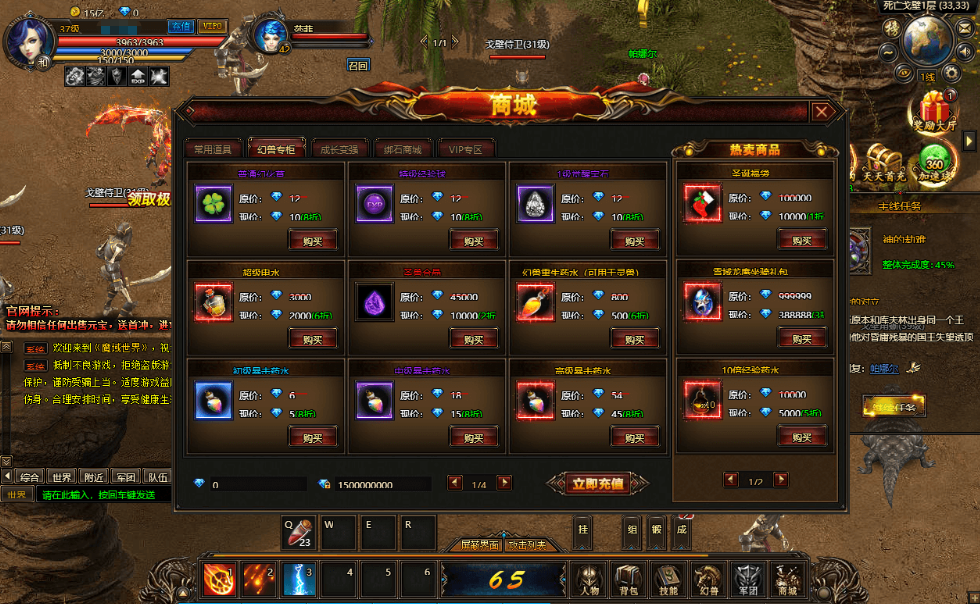Buy the 超级血水 potion
This screenshot has height=604, width=980.
(x=312, y=339)
